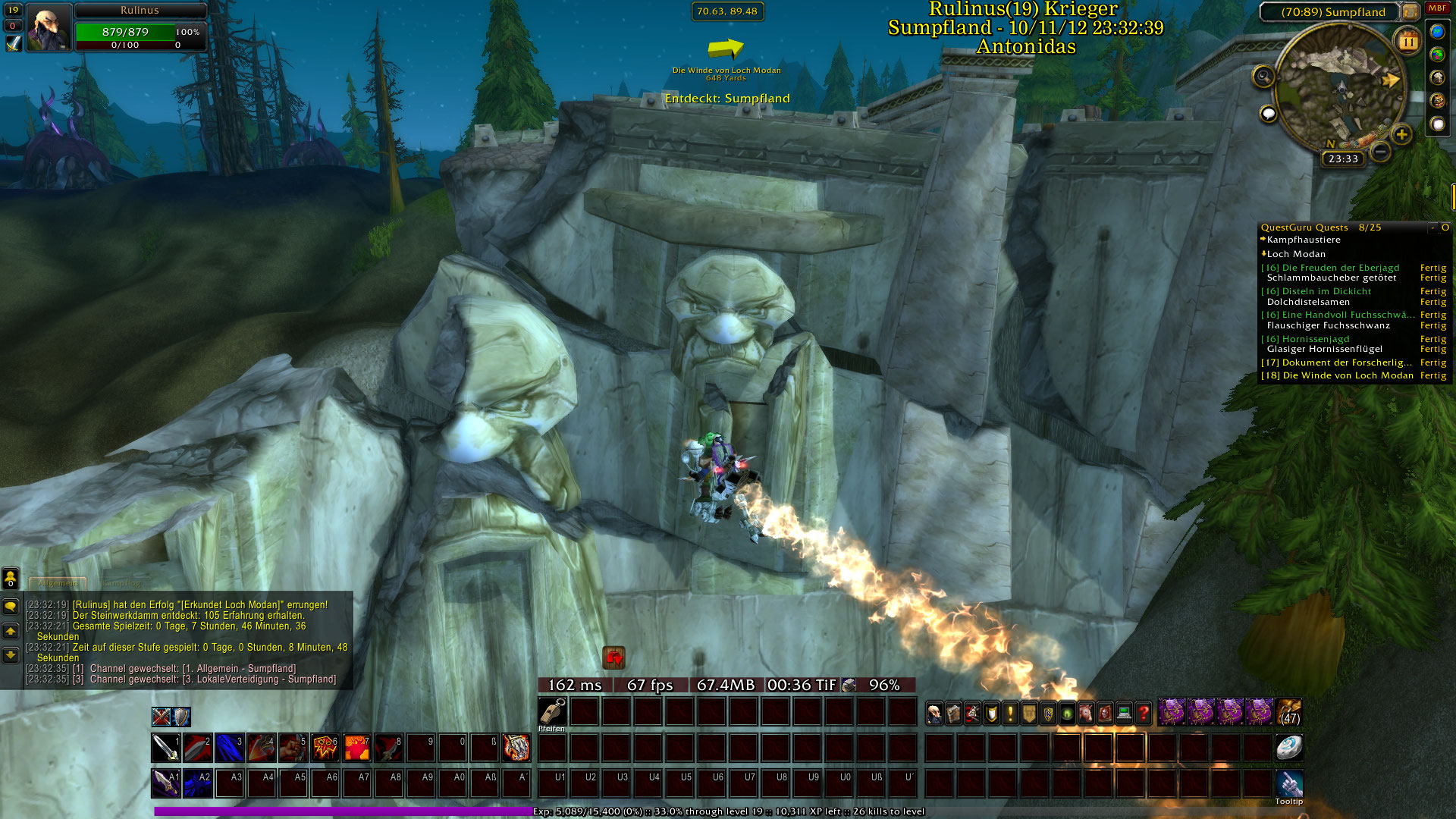
Task: Open the world map button beside Sumpfland
Action: coord(1410,11)
